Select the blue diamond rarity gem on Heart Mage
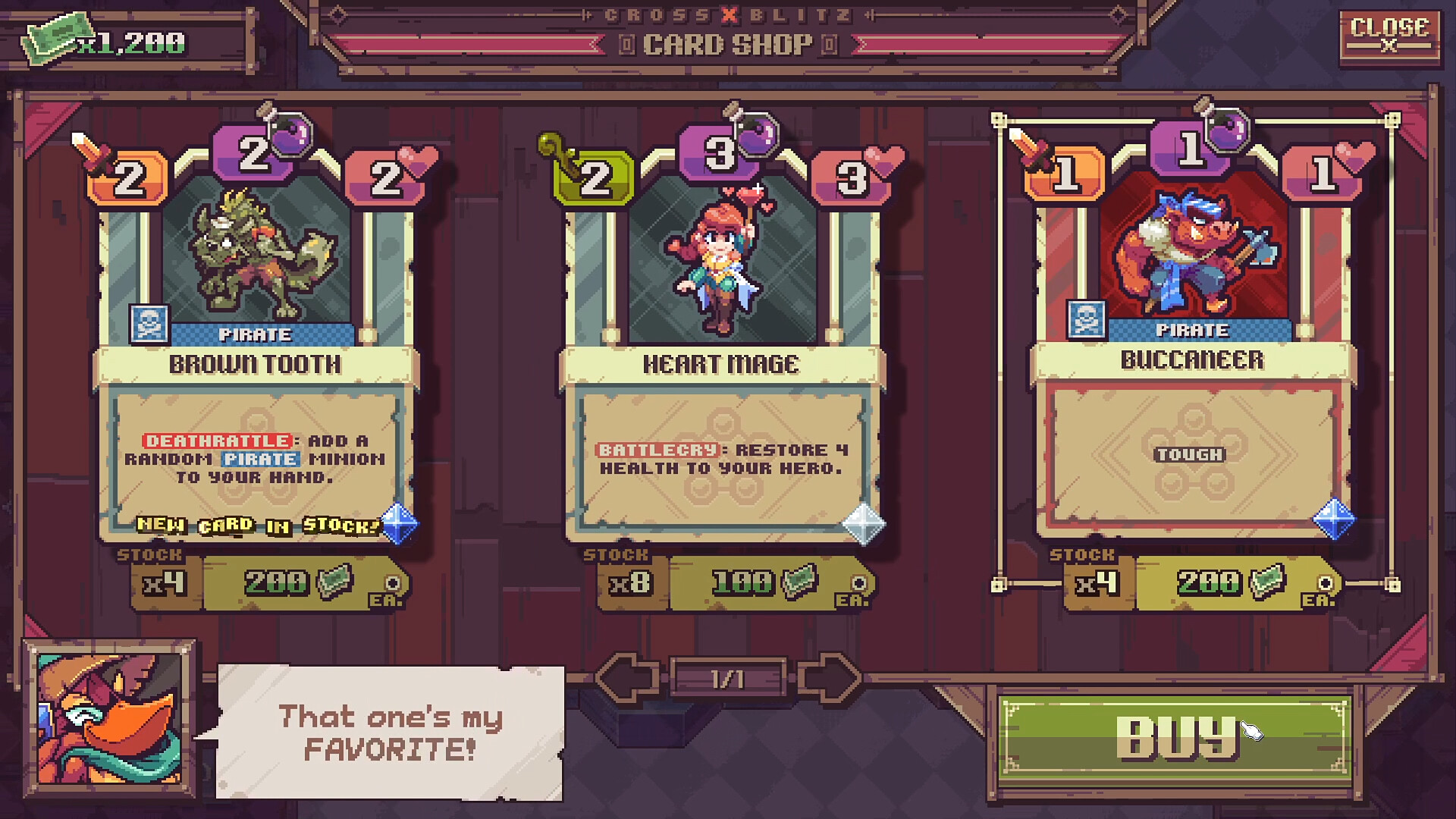The width and height of the screenshot is (1456, 819). click(864, 523)
